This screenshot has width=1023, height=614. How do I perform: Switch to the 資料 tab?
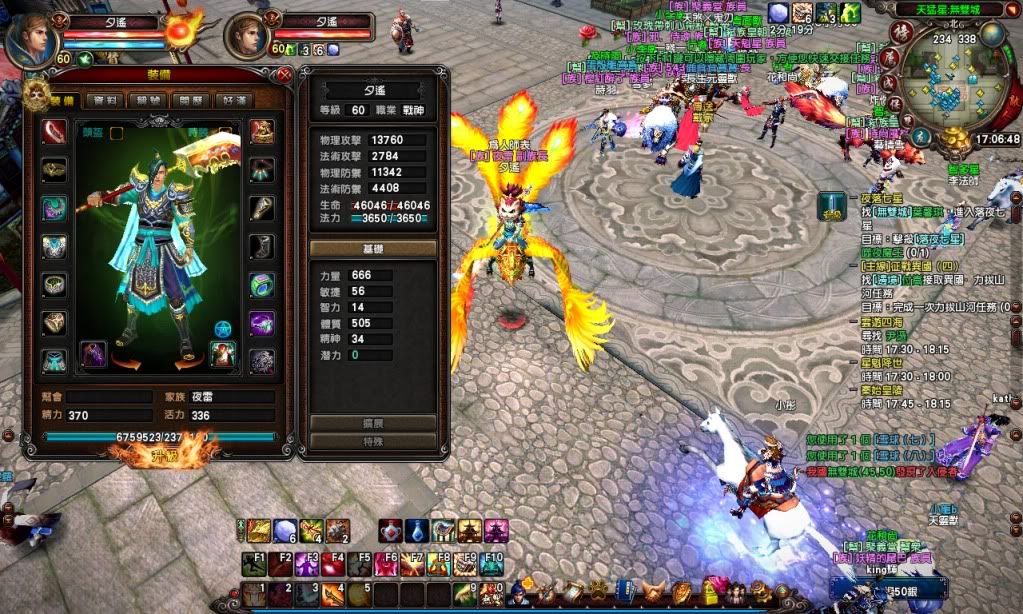click(x=105, y=100)
